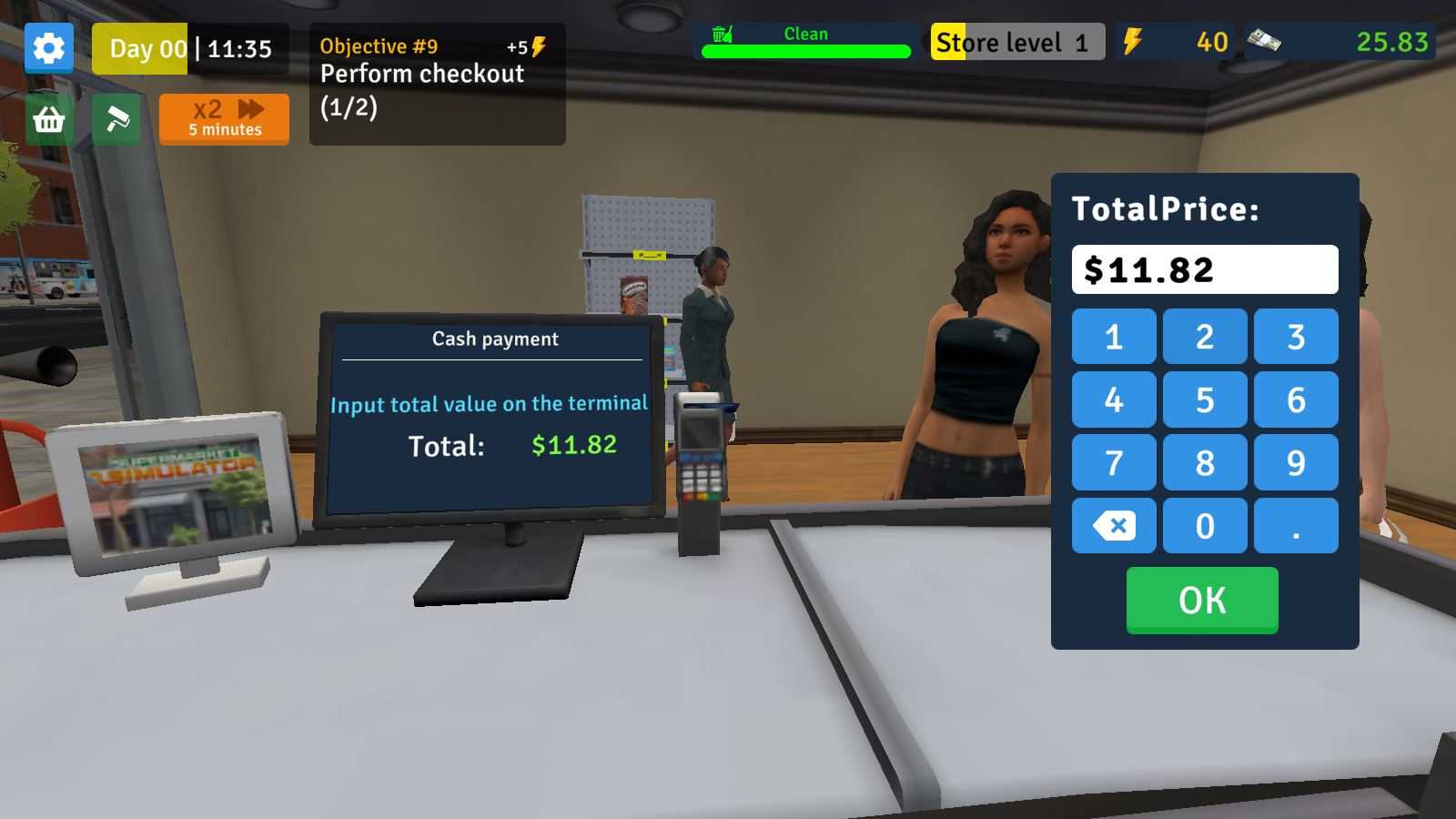Confirm the total with green OK
This screenshot has width=1456, height=819.
(1202, 600)
